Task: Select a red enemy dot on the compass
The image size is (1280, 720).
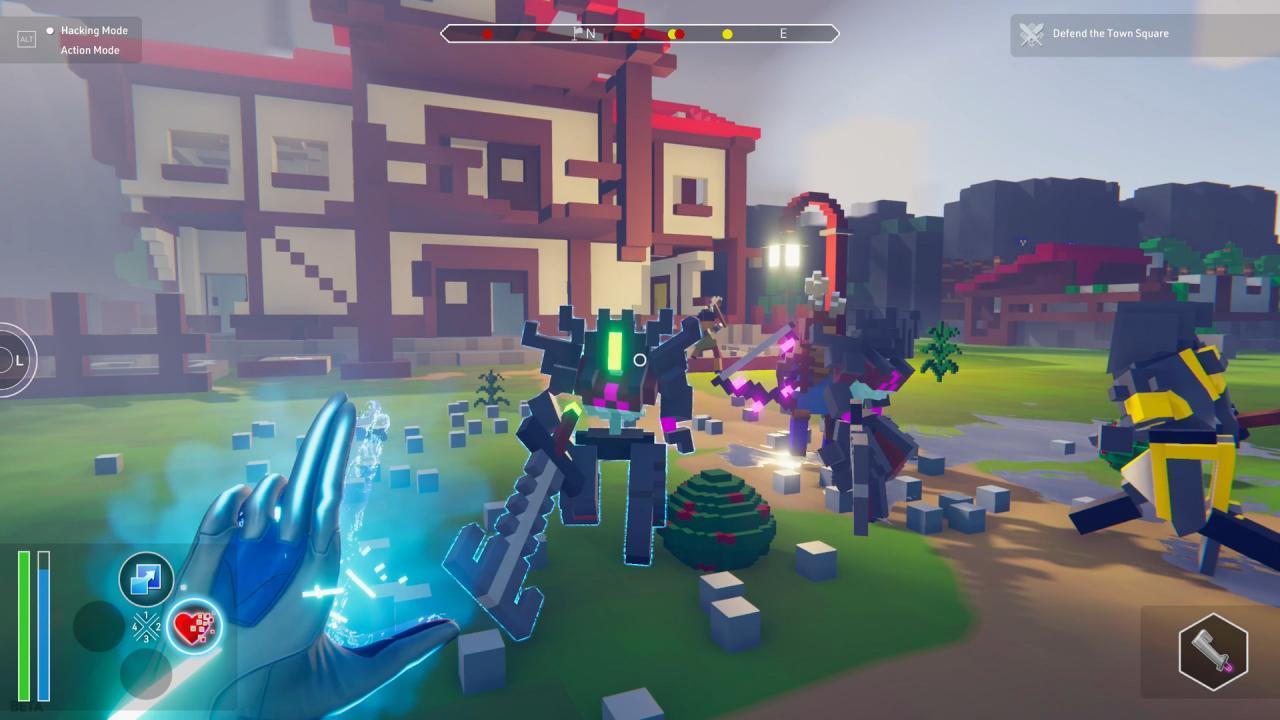Action: [487, 33]
